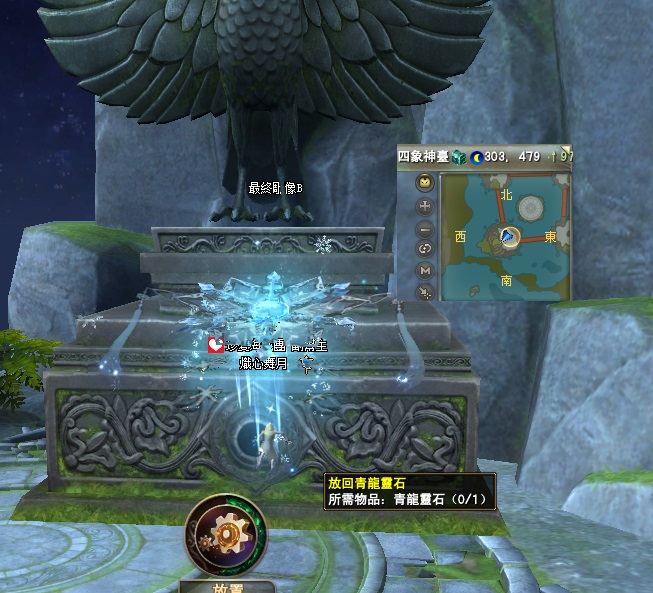Screen dimensions: 653x593
Task: Zoom in the minimap with the plus button
Action: click(425, 206)
